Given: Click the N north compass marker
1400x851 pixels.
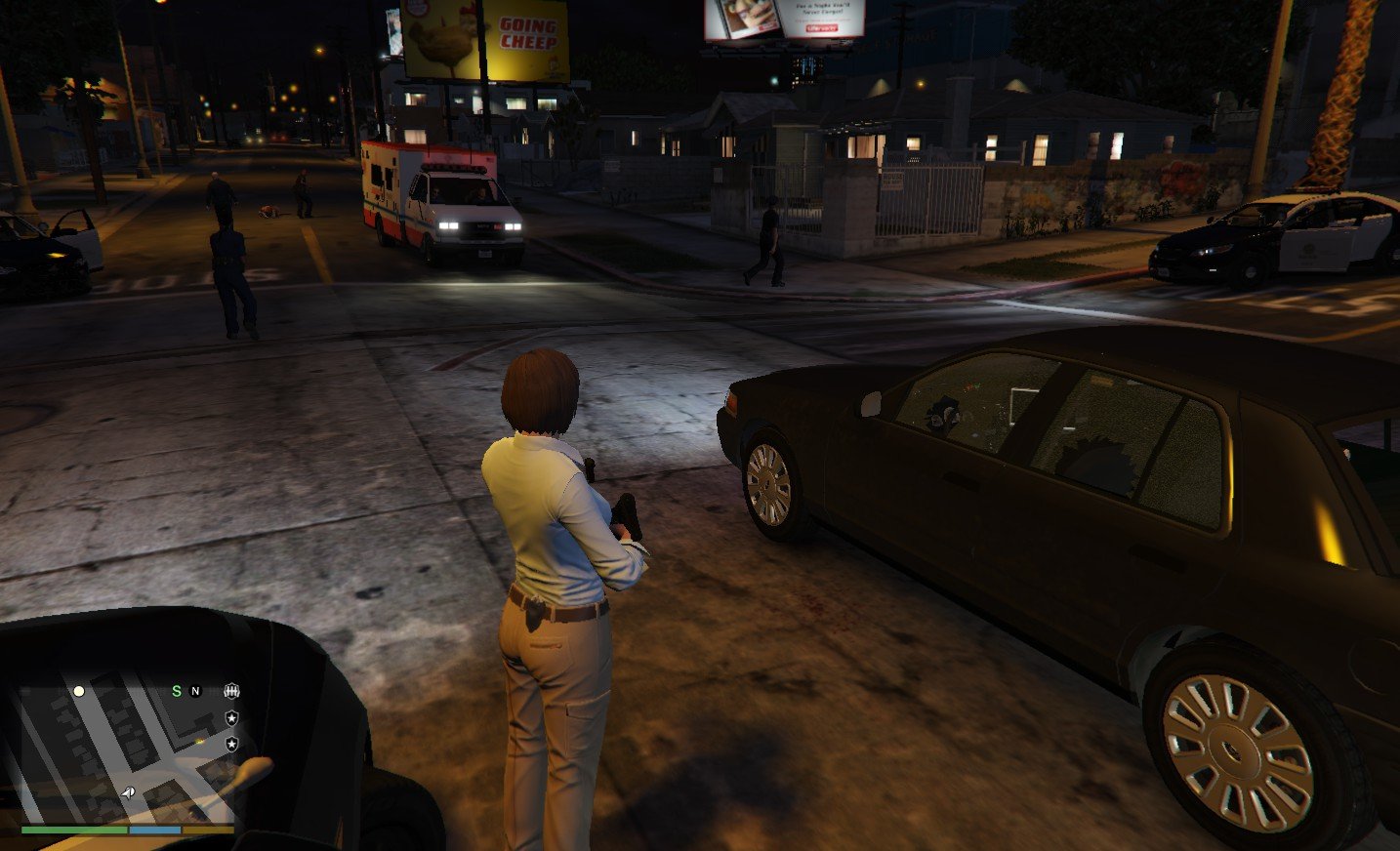Looking at the screenshot, I should pyautogui.click(x=195, y=691).
